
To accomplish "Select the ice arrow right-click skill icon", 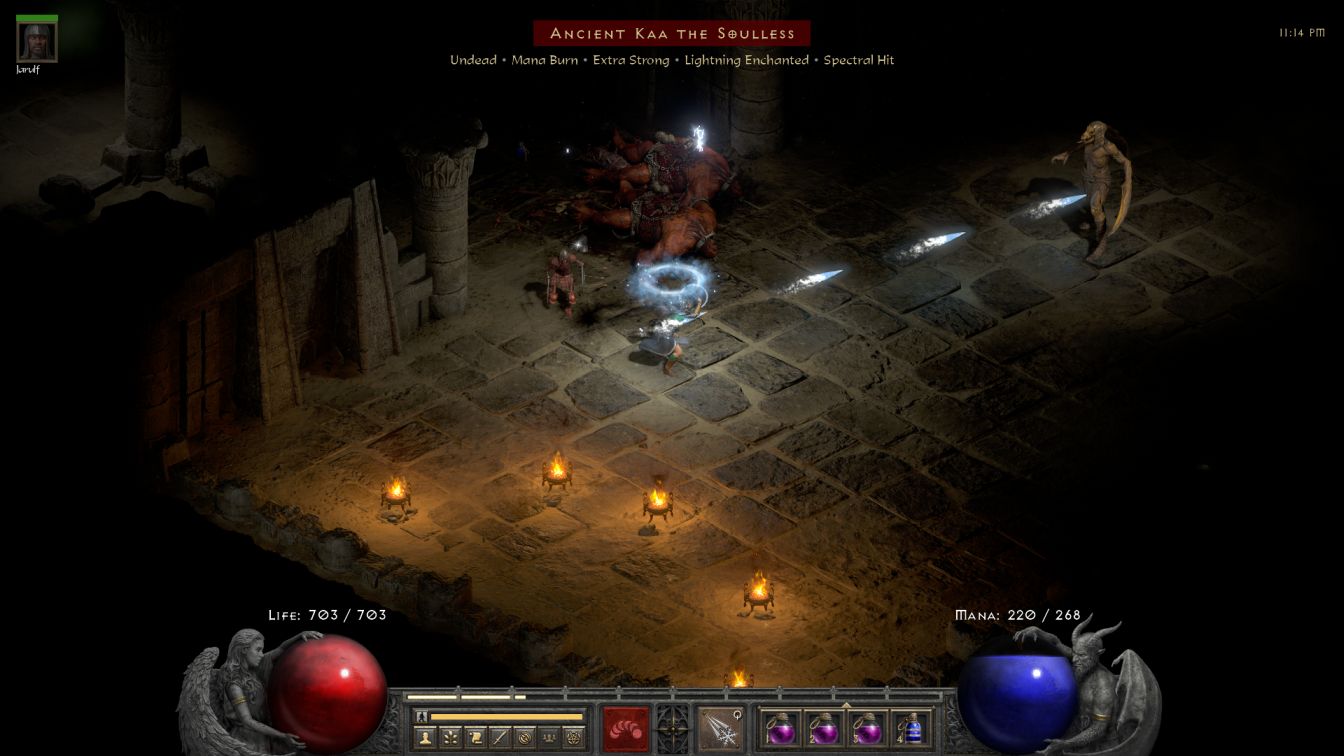I will click(x=718, y=728).
